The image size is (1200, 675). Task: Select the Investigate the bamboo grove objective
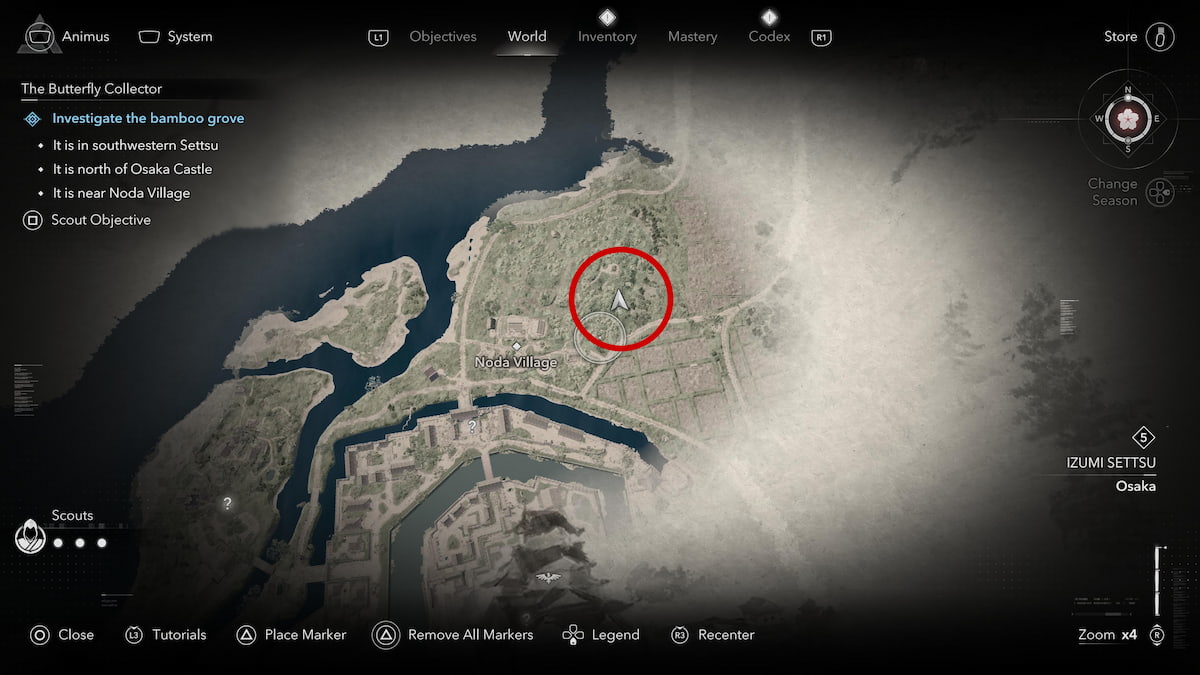(148, 118)
